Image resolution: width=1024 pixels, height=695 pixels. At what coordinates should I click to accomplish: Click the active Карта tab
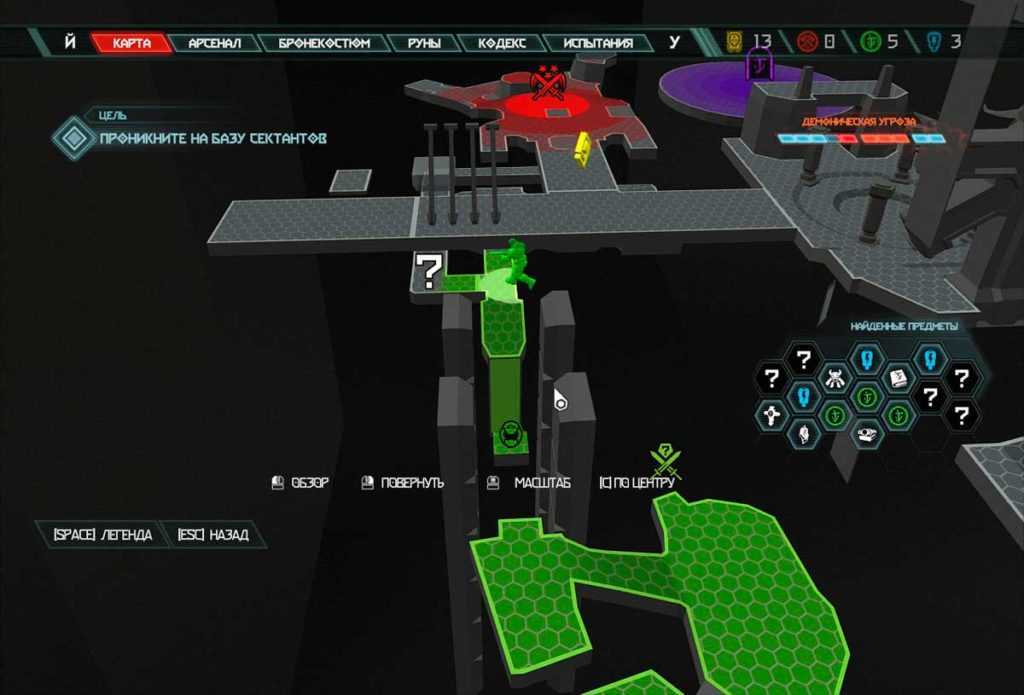pos(131,43)
